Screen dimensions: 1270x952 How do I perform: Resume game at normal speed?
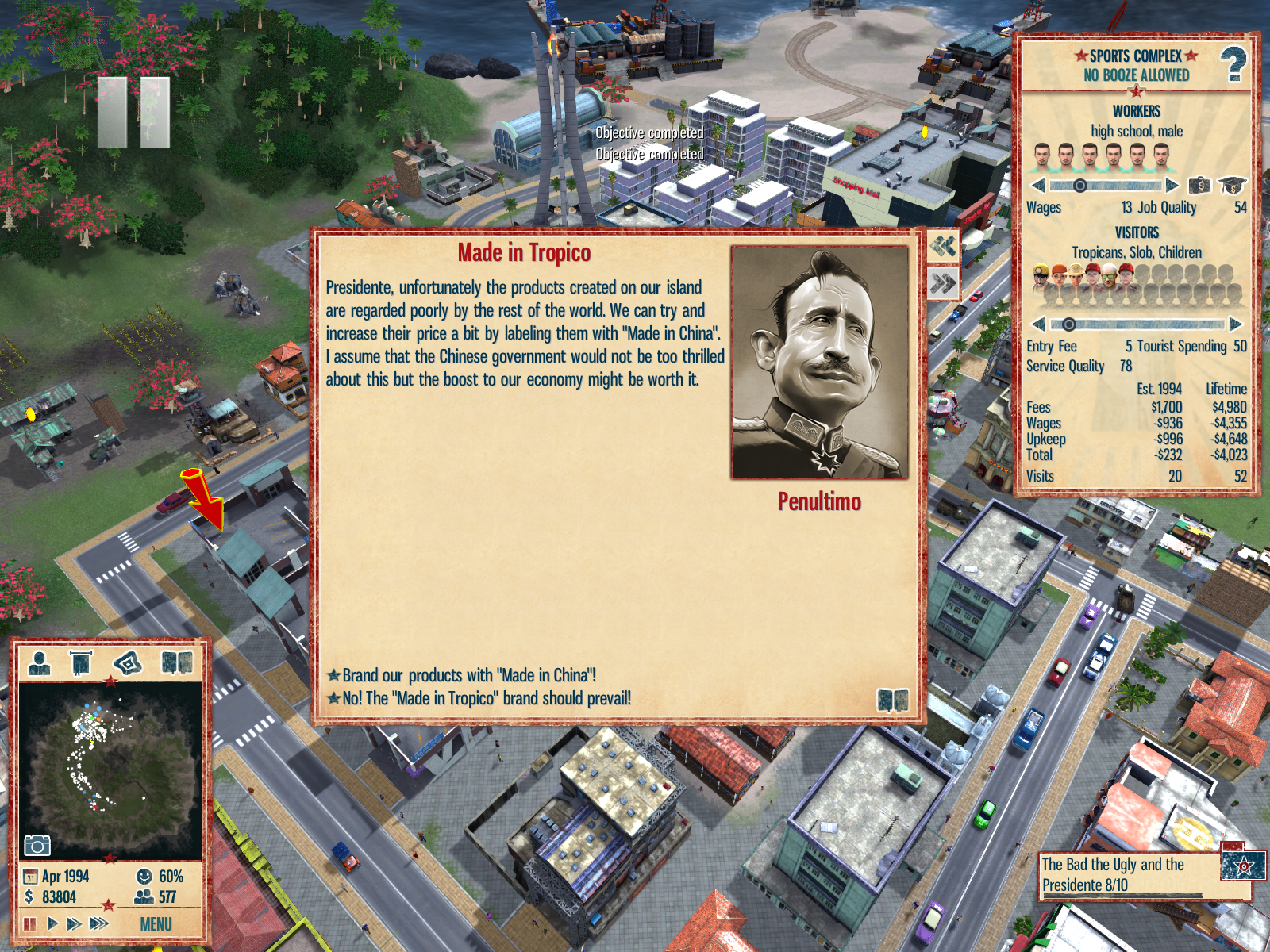pyautogui.click(x=52, y=923)
